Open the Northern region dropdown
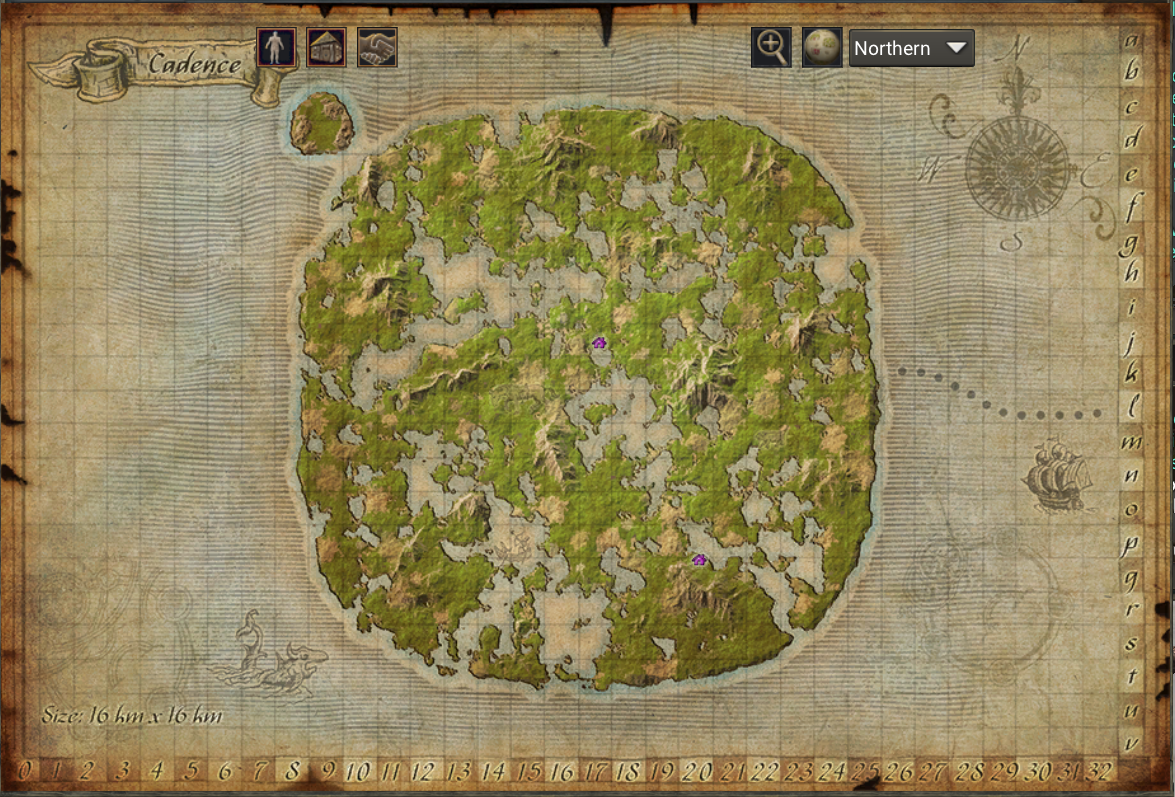 pyautogui.click(x=911, y=48)
